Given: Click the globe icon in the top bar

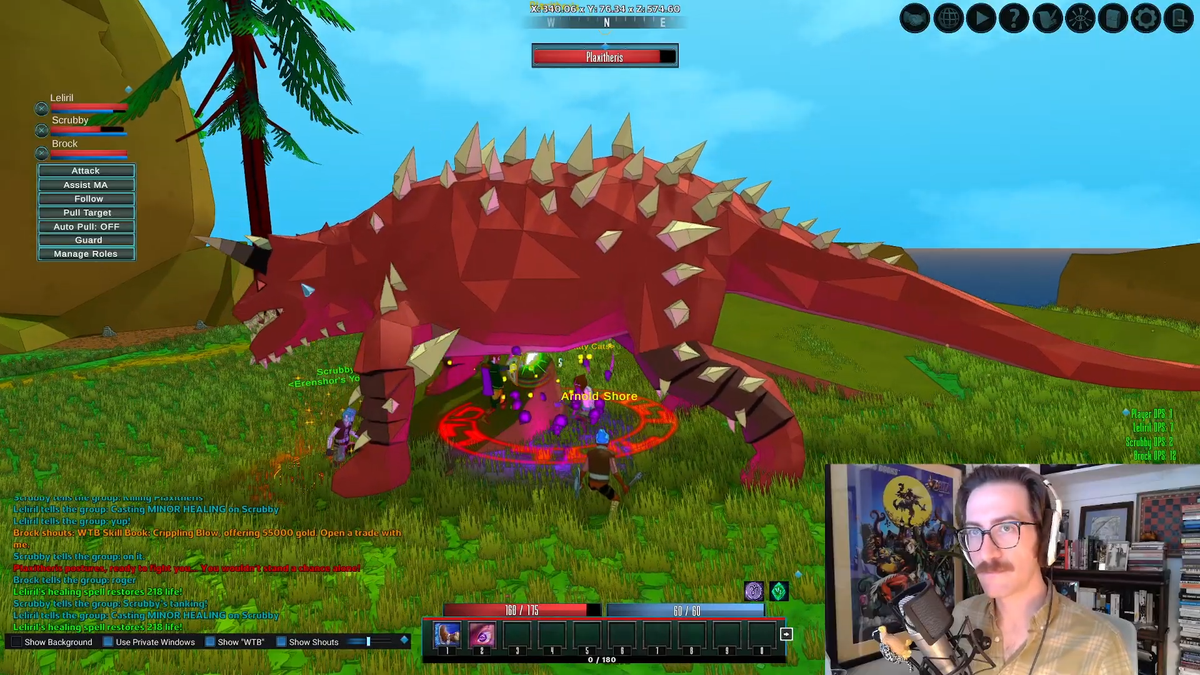Looking at the screenshot, I should point(948,18).
